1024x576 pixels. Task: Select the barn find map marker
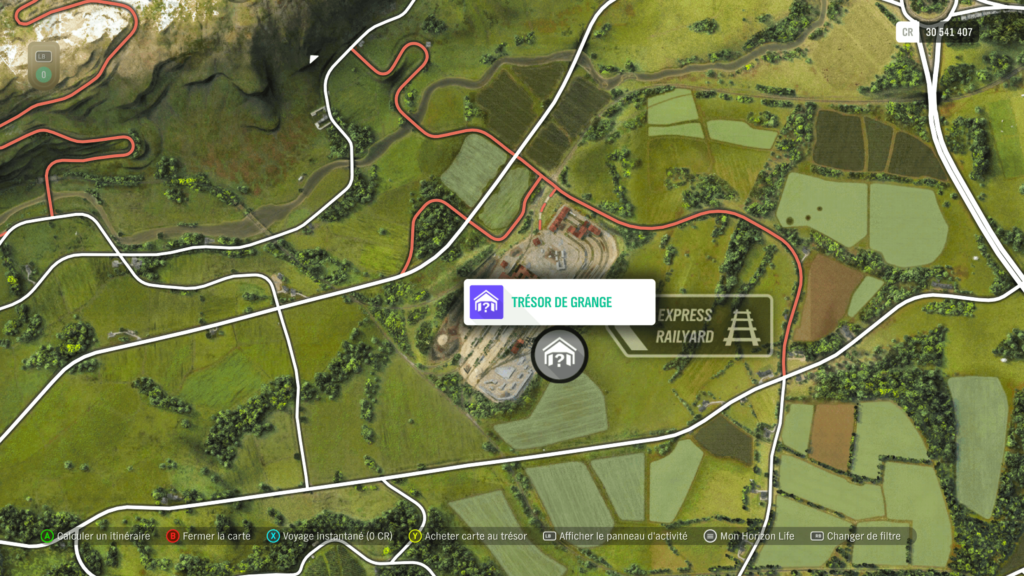(x=559, y=355)
